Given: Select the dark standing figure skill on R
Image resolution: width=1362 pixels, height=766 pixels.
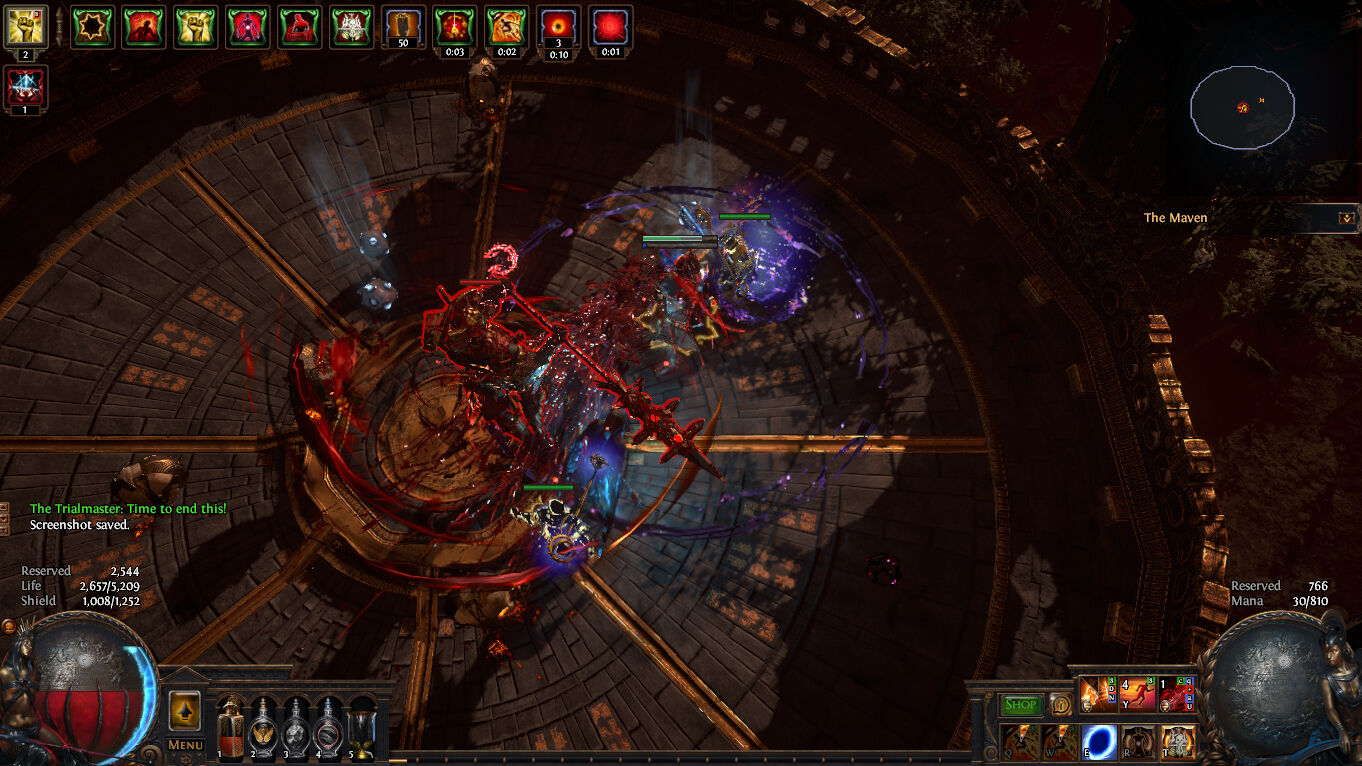Looking at the screenshot, I should point(1139,741).
